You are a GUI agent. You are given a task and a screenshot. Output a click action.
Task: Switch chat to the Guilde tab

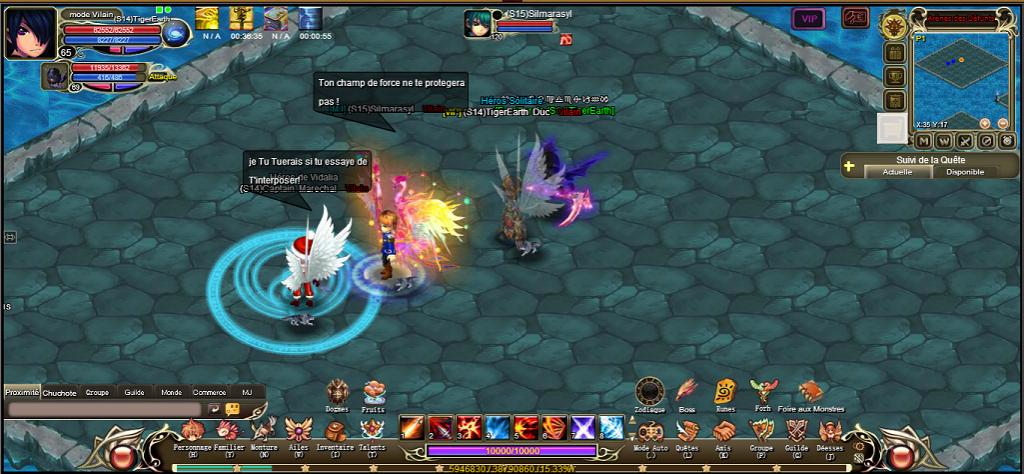coord(134,393)
